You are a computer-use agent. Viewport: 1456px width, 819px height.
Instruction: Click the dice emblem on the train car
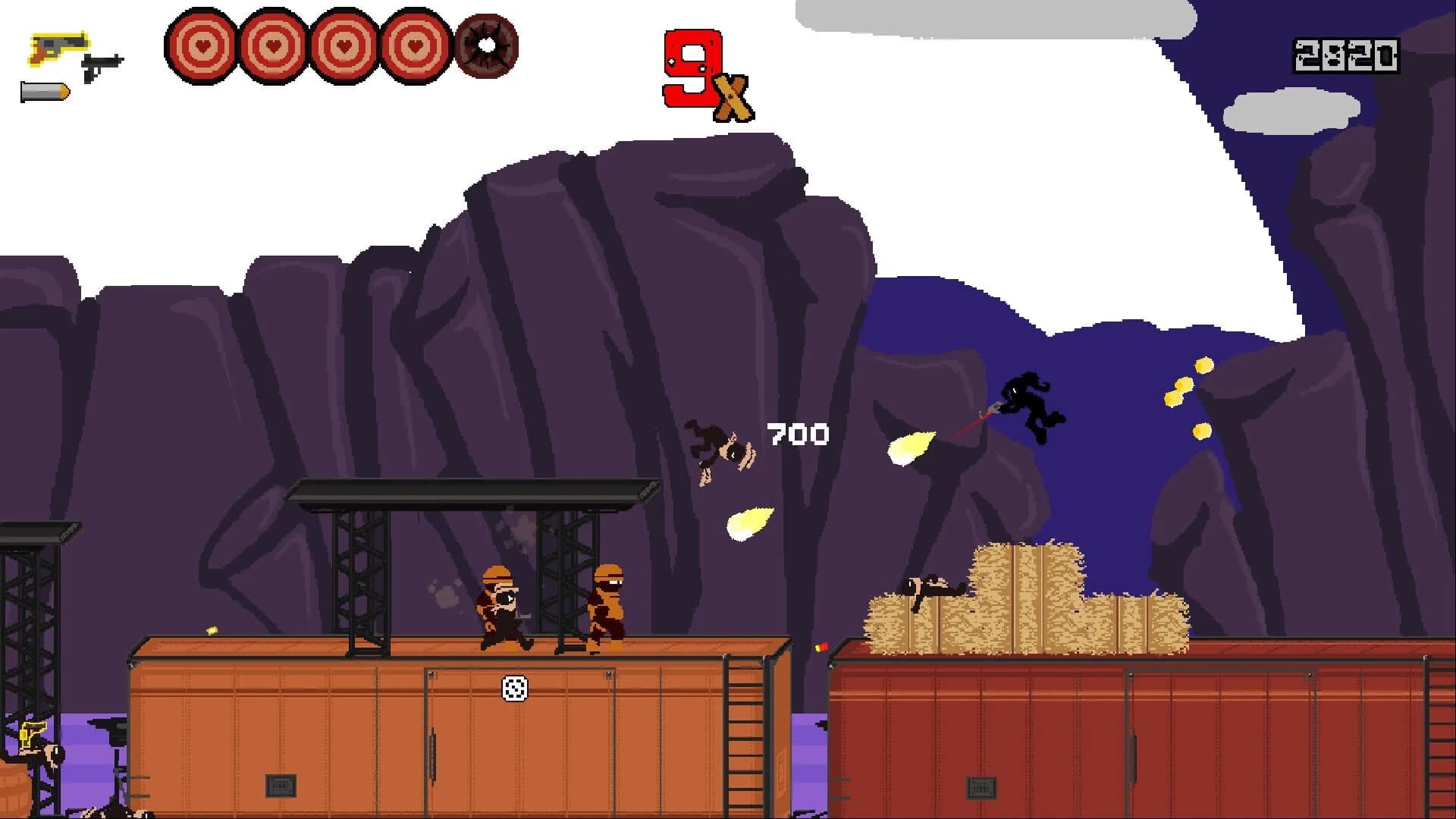(x=514, y=689)
